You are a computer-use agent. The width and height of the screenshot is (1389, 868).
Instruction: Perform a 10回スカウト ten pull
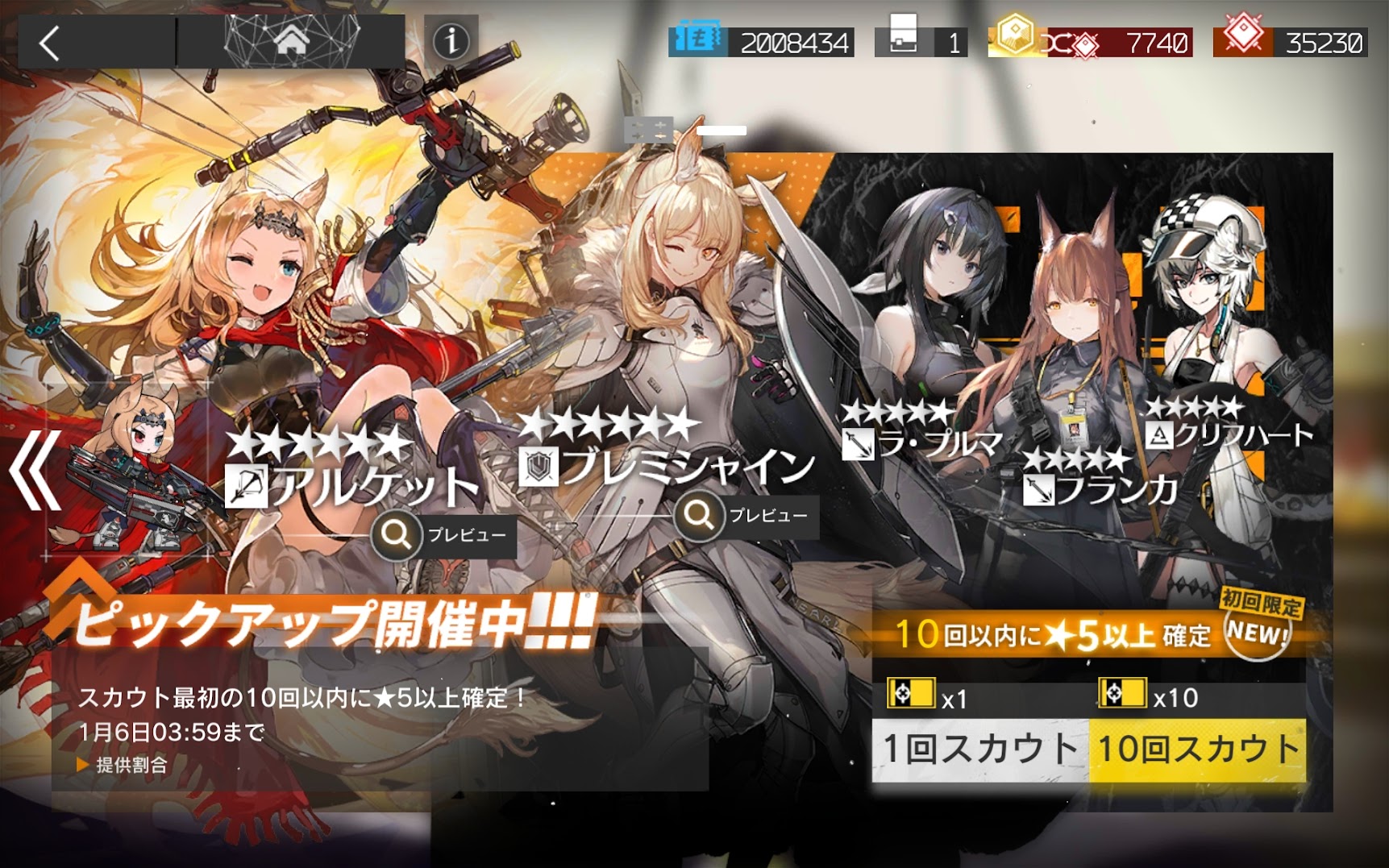(1198, 750)
